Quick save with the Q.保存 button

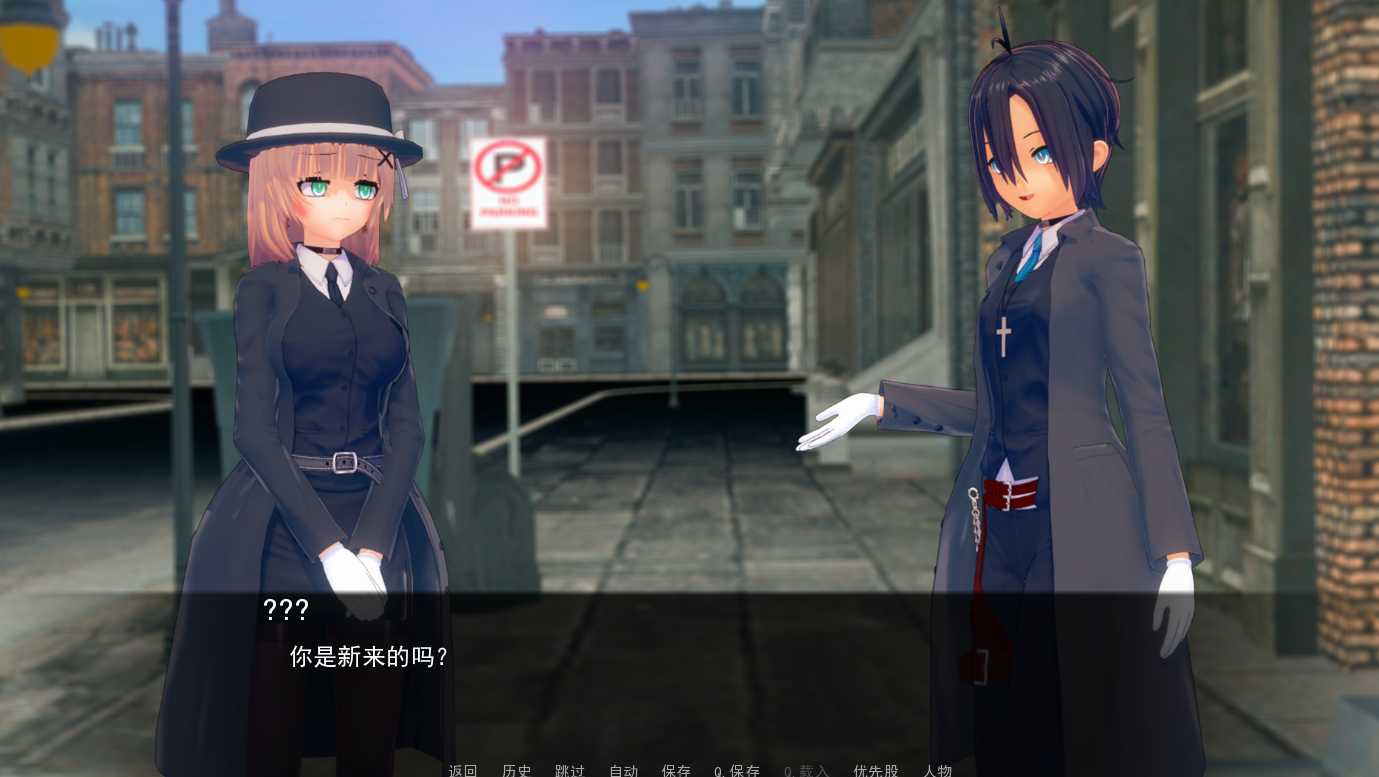[737, 770]
